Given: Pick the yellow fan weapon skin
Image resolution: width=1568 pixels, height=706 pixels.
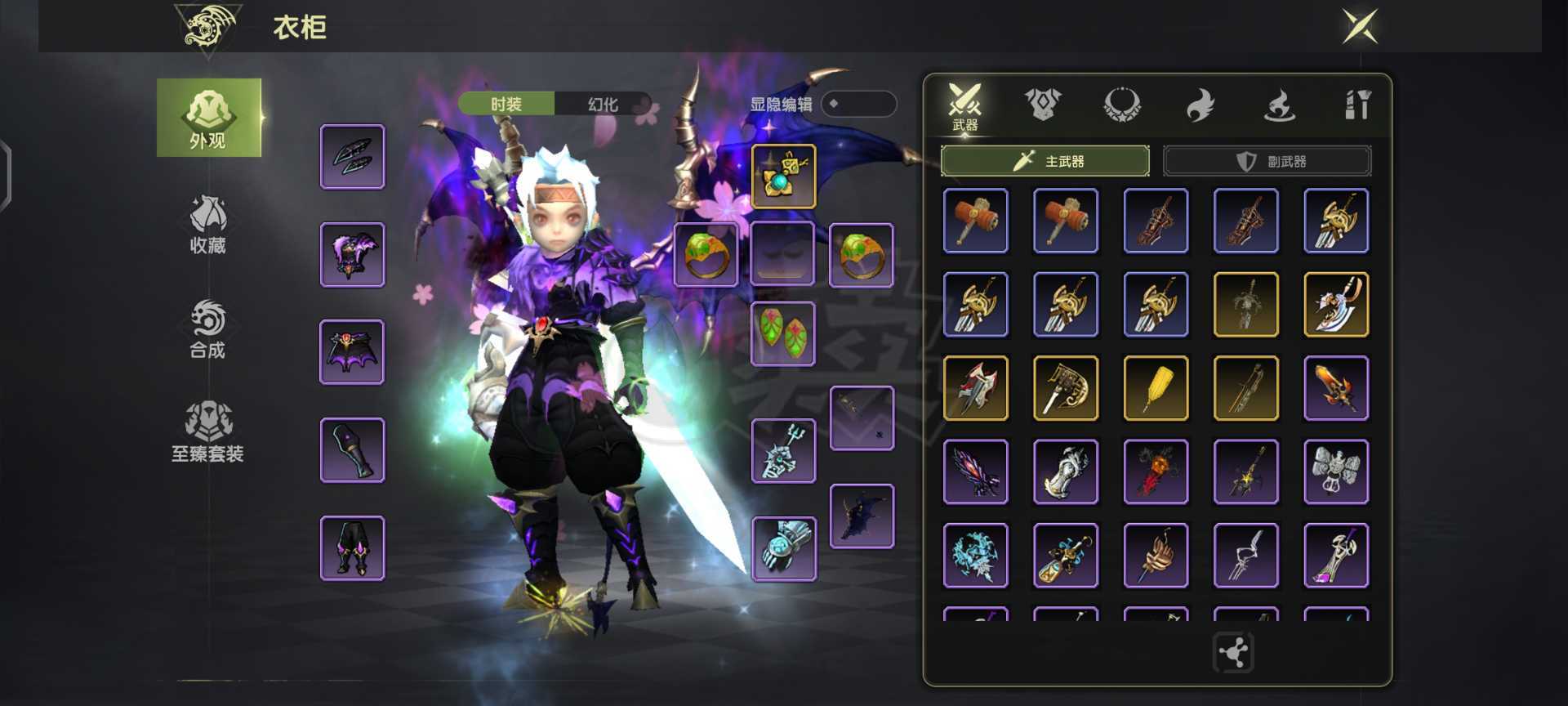Looking at the screenshot, I should [x=1156, y=388].
